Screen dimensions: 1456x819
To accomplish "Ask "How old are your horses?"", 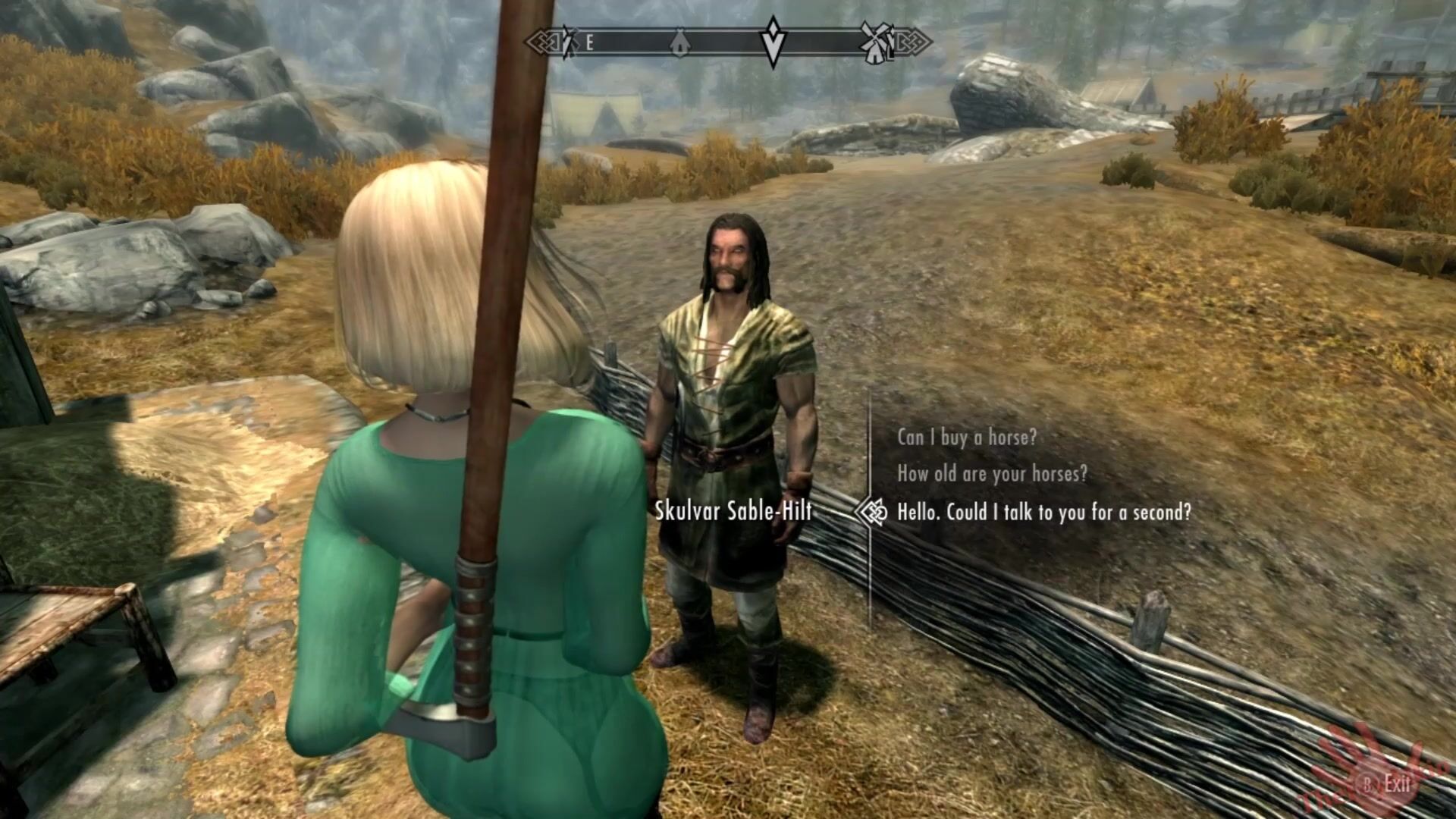I will 992,475.
